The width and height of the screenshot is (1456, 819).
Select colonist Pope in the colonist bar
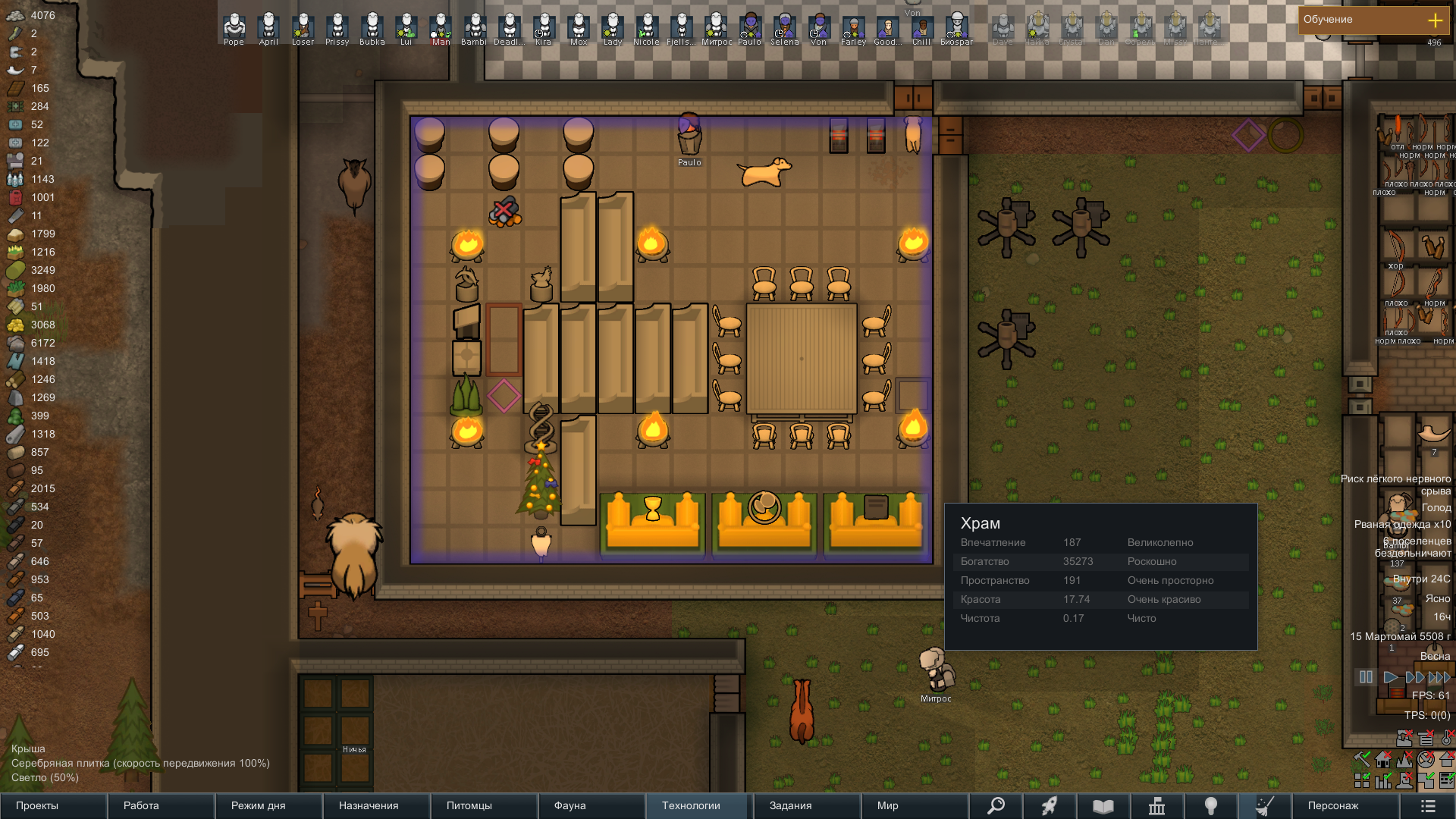coord(234,27)
